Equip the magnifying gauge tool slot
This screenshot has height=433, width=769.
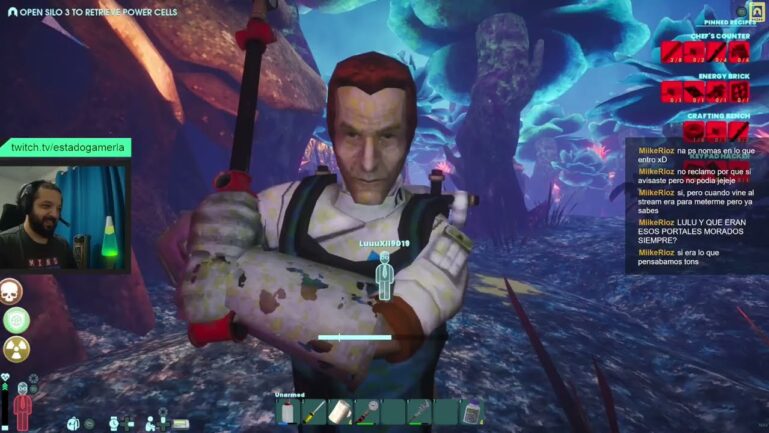367,412
